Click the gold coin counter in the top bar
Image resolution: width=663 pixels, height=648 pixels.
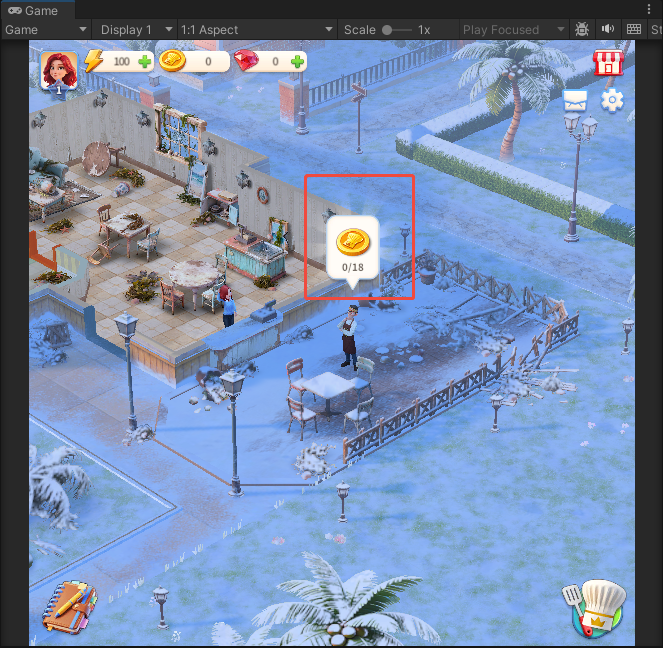click(x=194, y=62)
